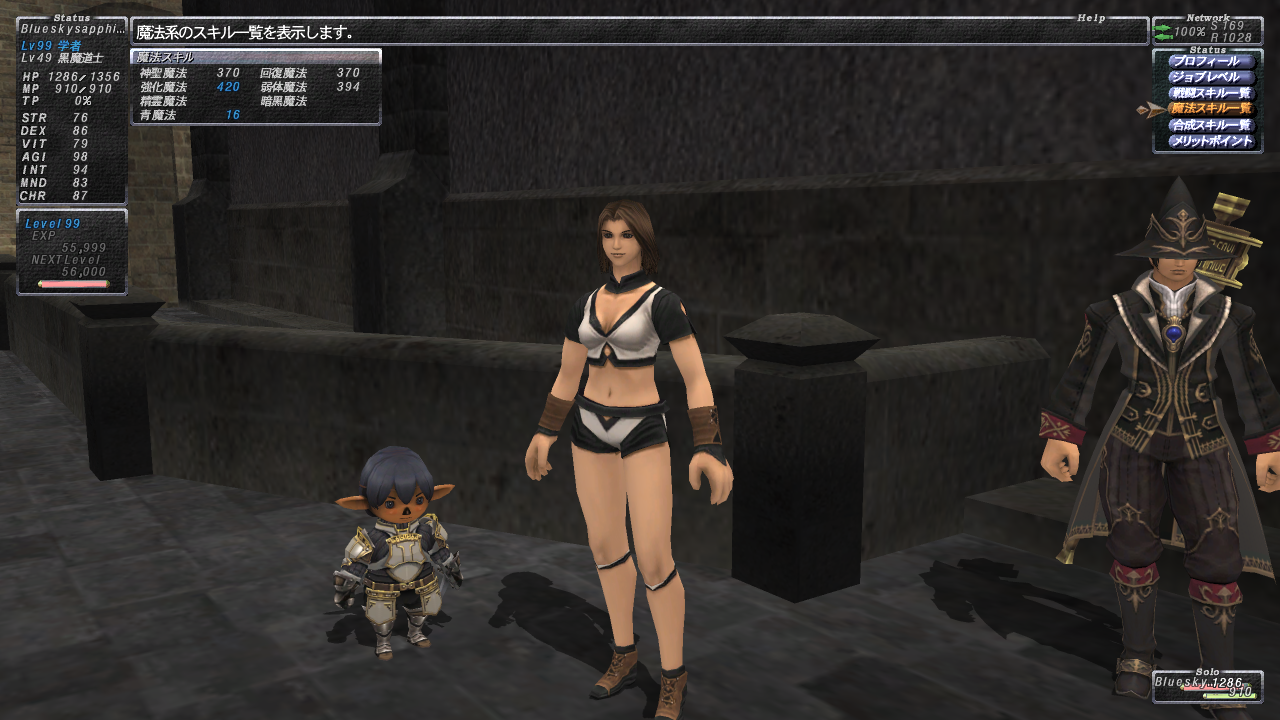Open the プロフィール (Profile) menu entry
This screenshot has height=720, width=1280.
tap(1211, 61)
